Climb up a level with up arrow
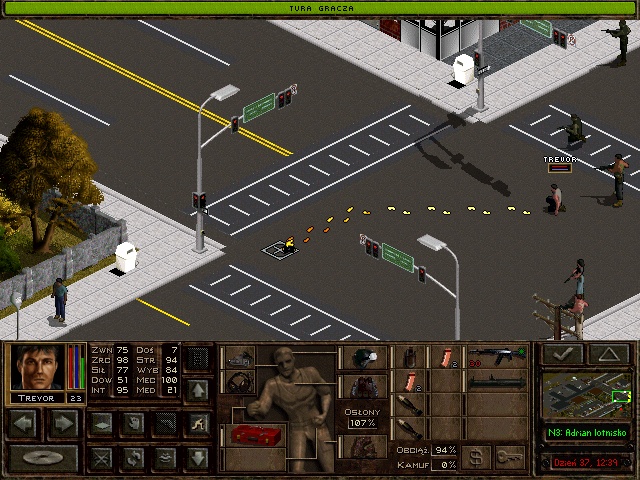The image size is (640, 480). [x=198, y=388]
